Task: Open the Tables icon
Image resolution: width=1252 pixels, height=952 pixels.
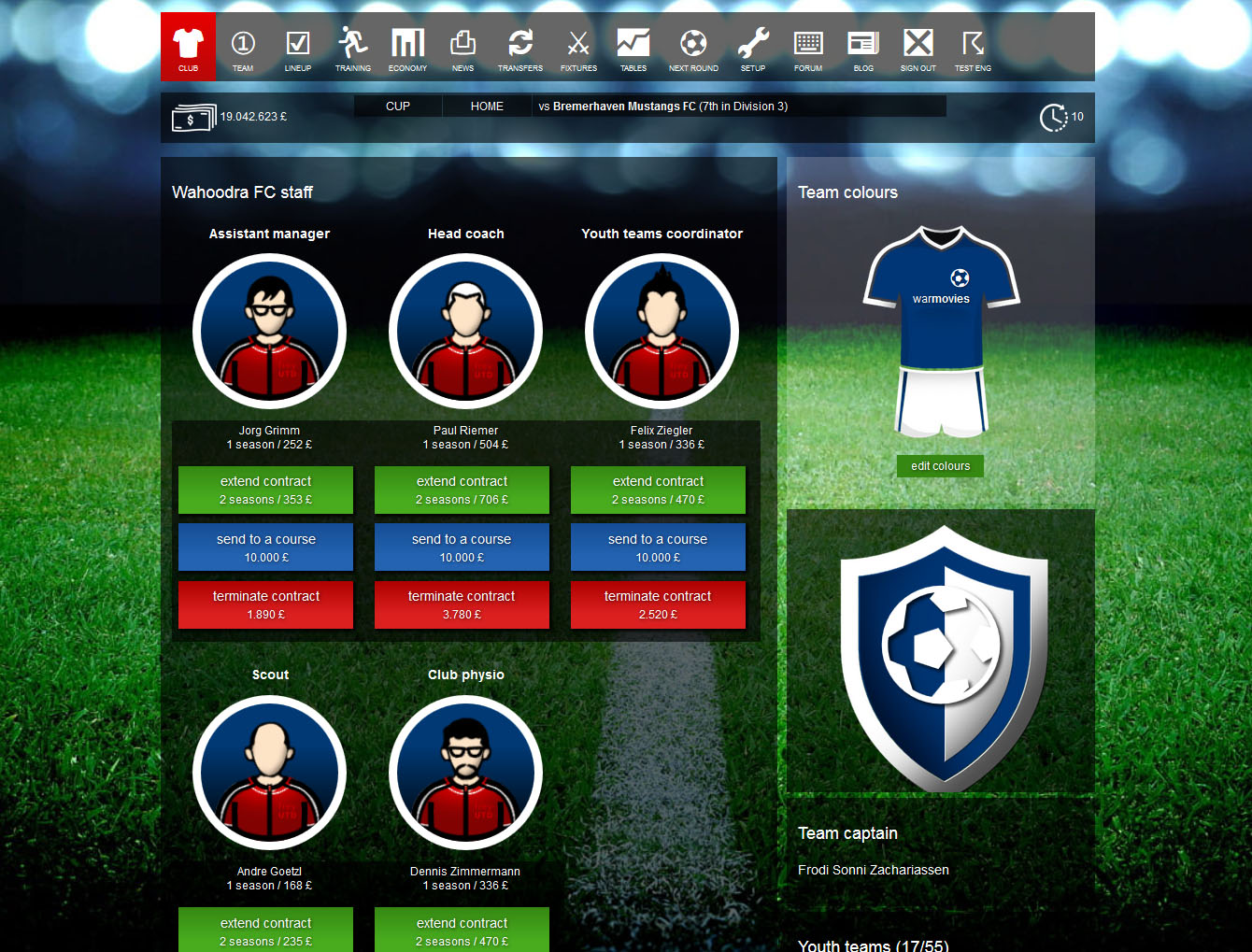Action: 633,47
